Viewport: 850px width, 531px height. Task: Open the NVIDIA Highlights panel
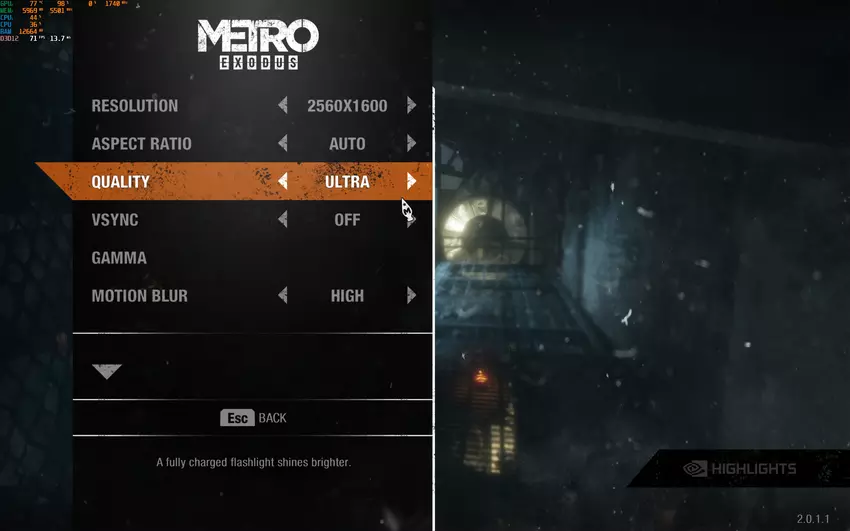[740, 469]
